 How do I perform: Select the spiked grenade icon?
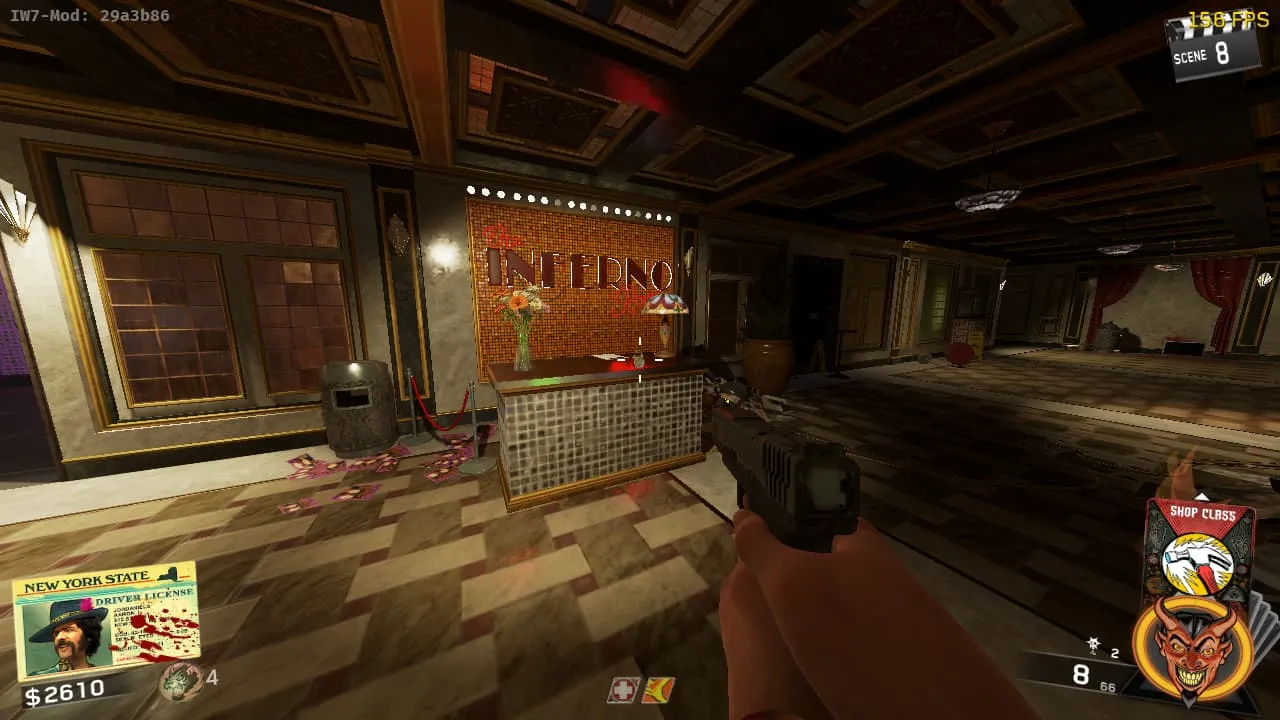click(x=1094, y=647)
